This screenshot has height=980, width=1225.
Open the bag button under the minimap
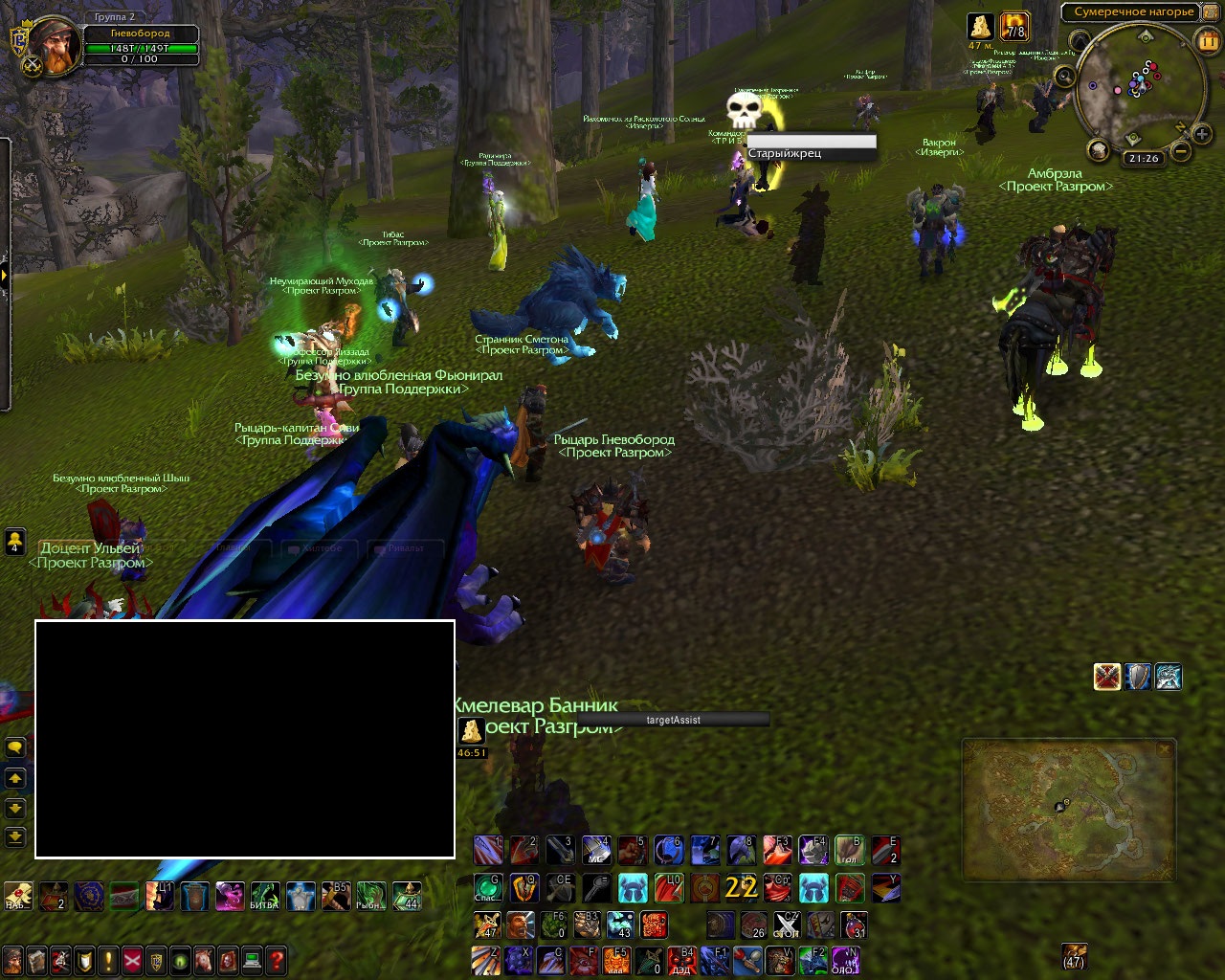[1099, 150]
